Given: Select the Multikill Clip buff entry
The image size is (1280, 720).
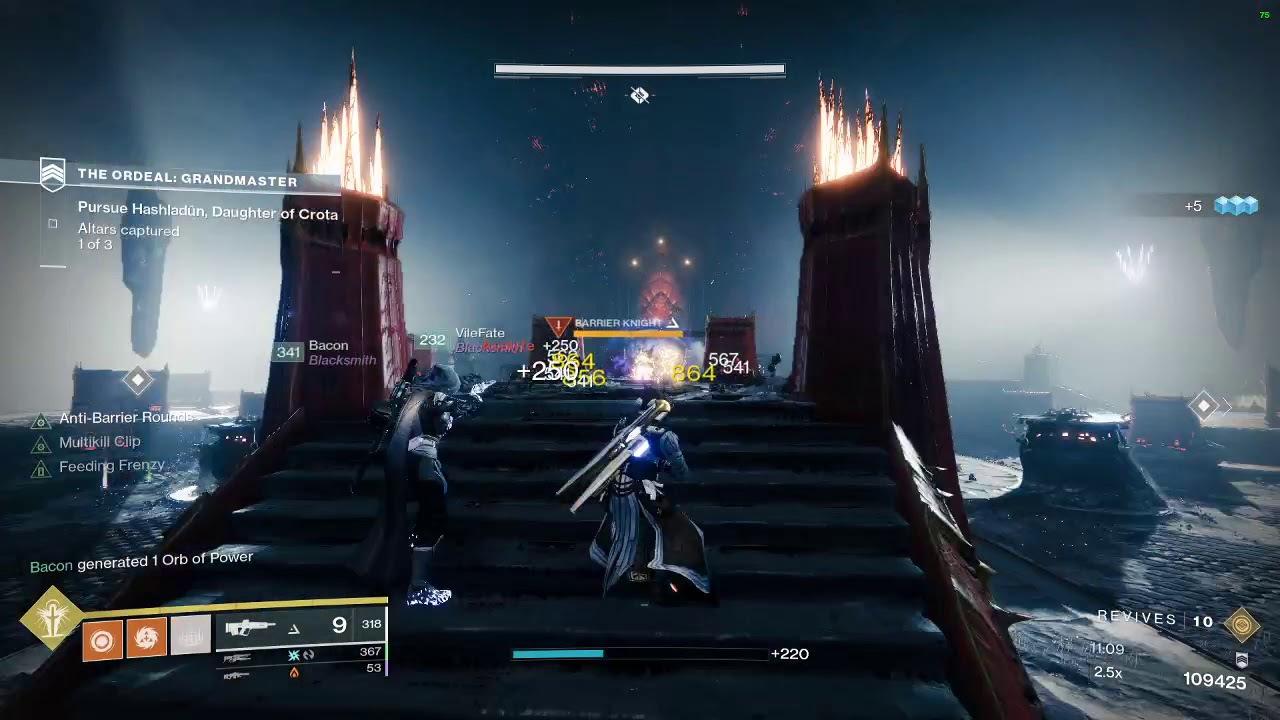Looking at the screenshot, I should click(99, 442).
